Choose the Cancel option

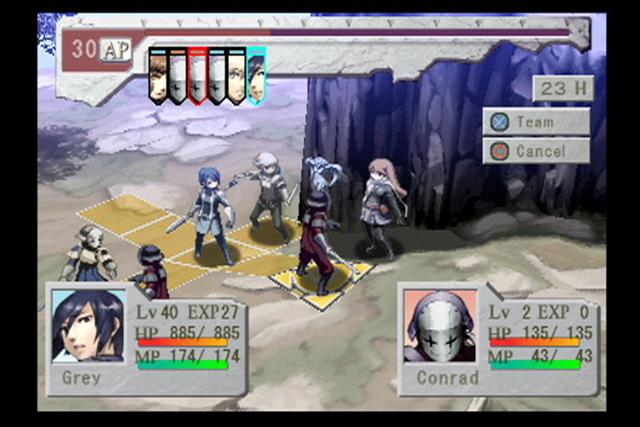pos(536,151)
